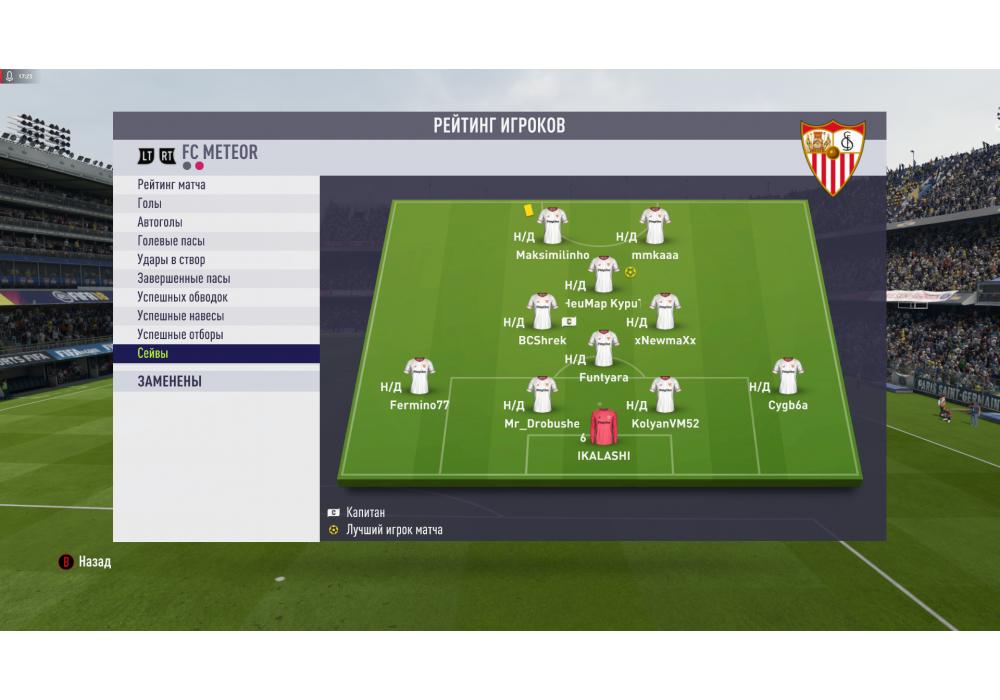Choose player BCShrek's shirt
1000x700 pixels.
coord(542,311)
